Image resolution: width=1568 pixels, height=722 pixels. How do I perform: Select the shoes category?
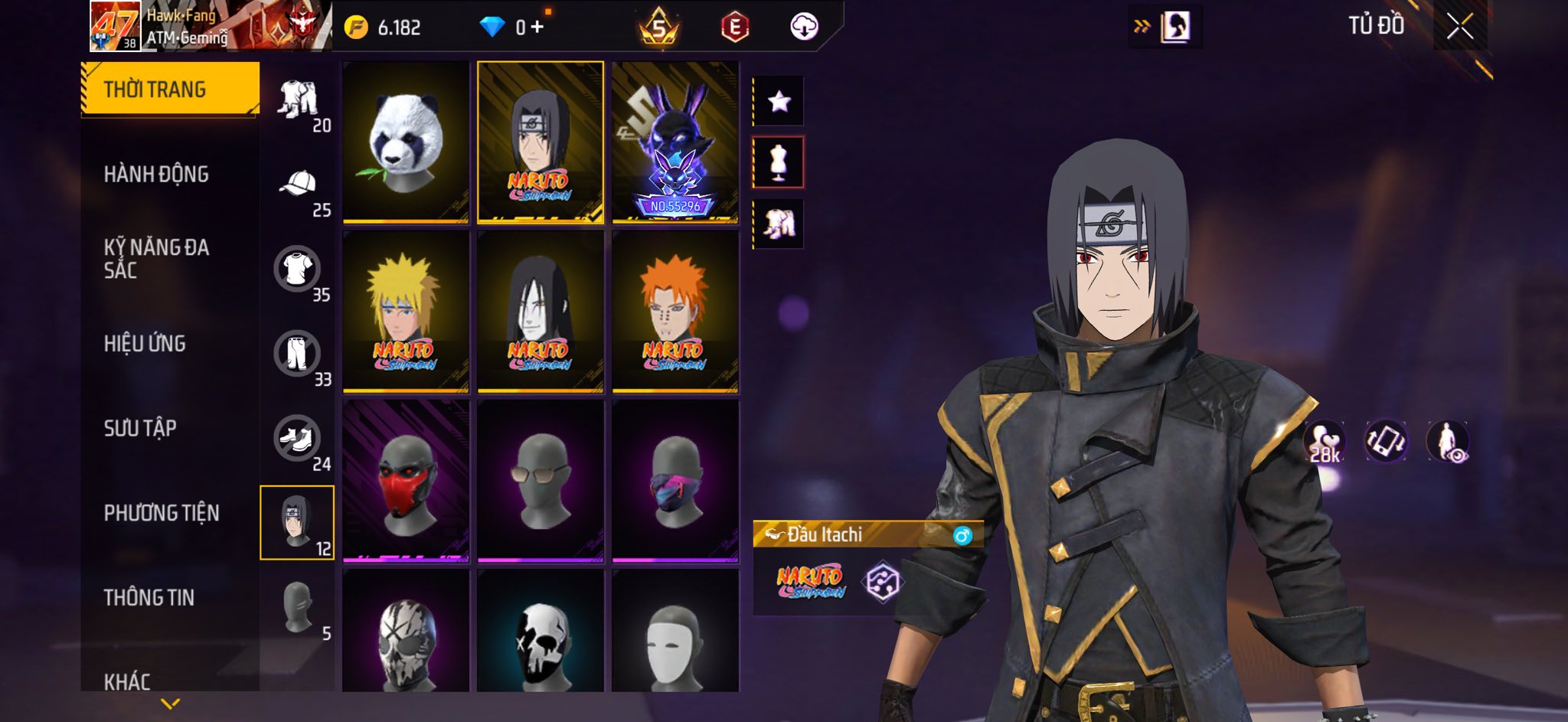(297, 439)
